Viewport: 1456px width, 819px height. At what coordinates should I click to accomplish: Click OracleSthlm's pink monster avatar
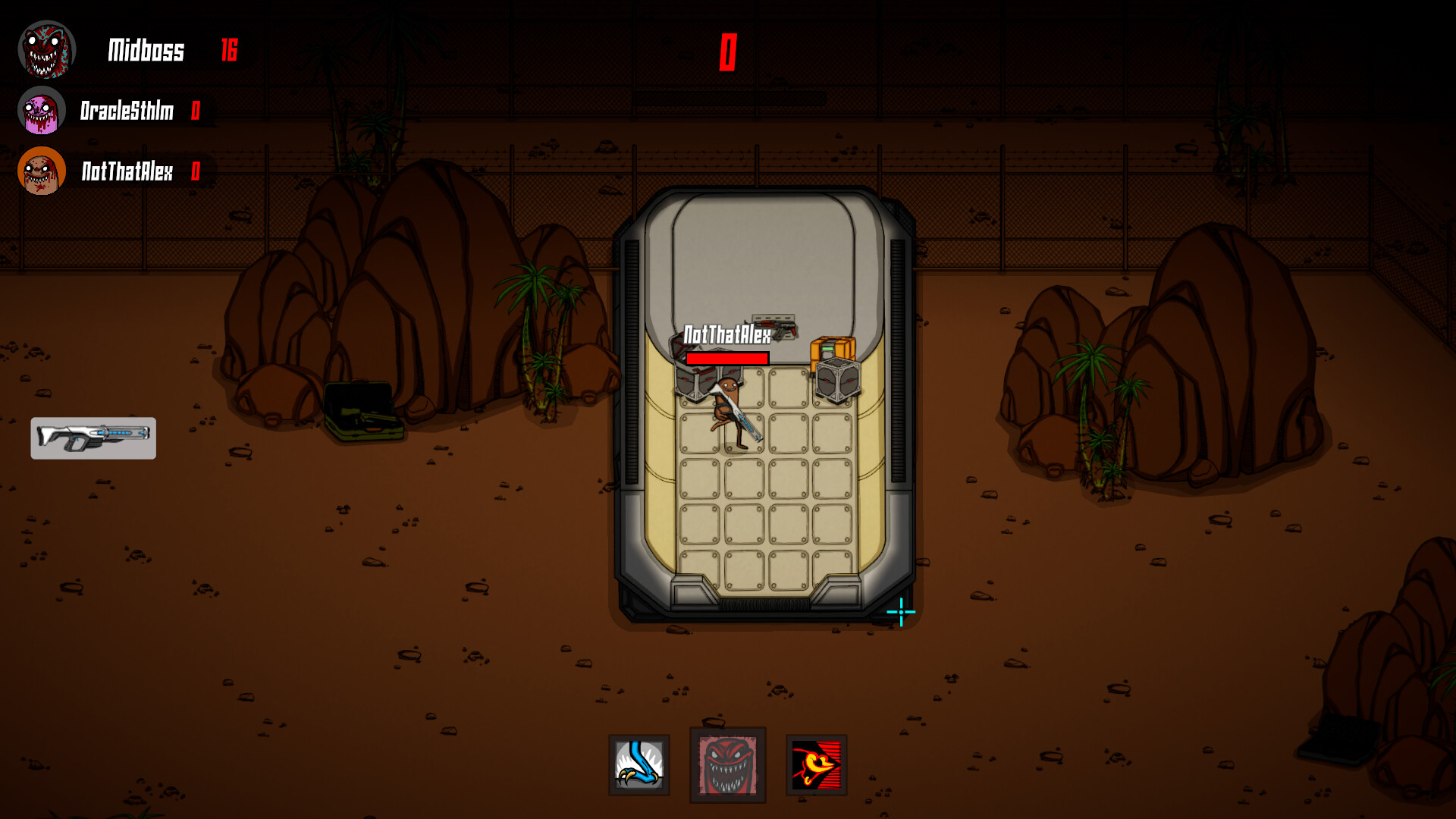pyautogui.click(x=42, y=110)
